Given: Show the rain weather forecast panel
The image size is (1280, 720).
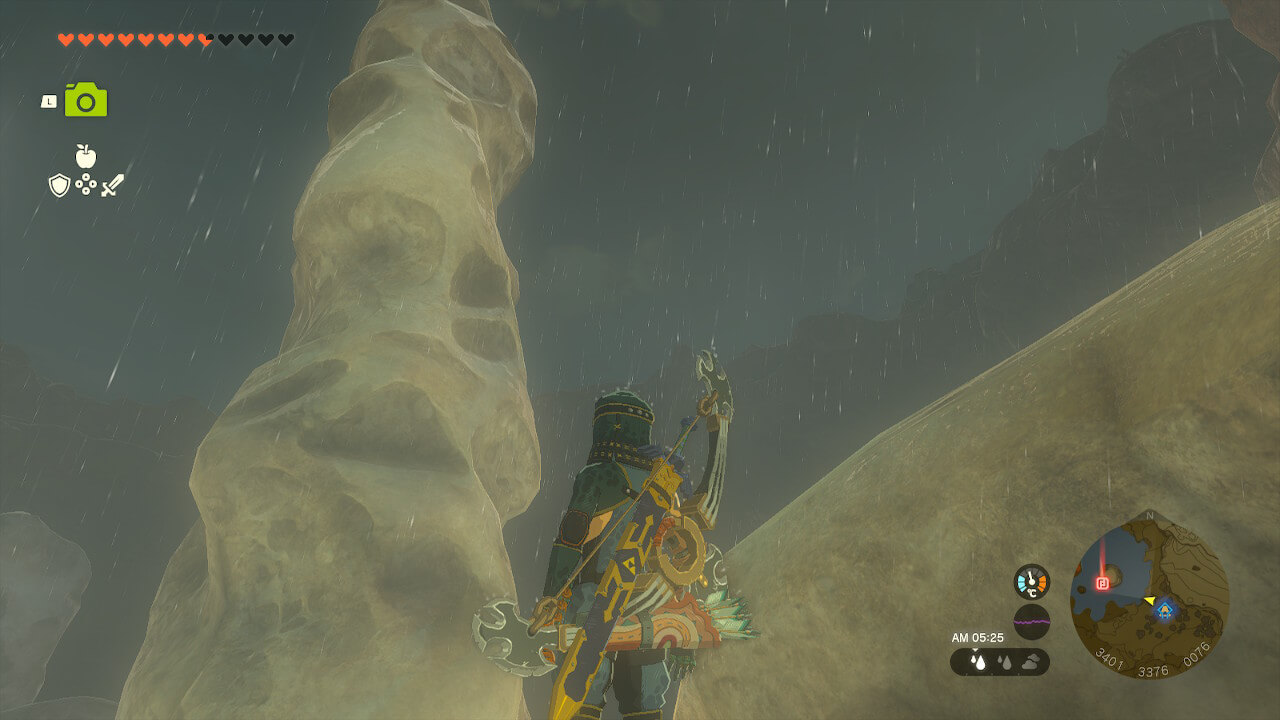Looking at the screenshot, I should coord(999,661).
